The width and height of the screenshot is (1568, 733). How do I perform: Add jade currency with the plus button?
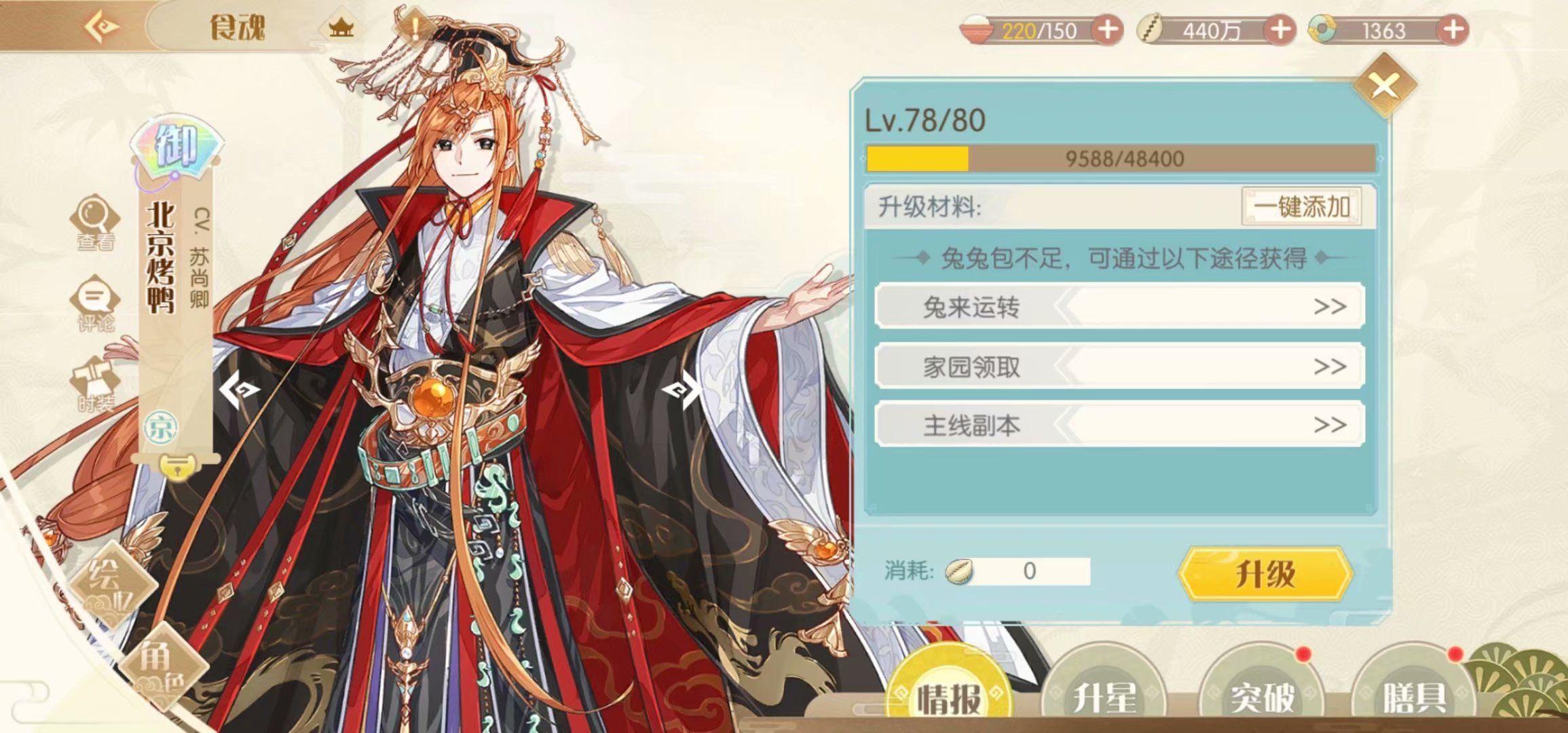(x=1453, y=30)
